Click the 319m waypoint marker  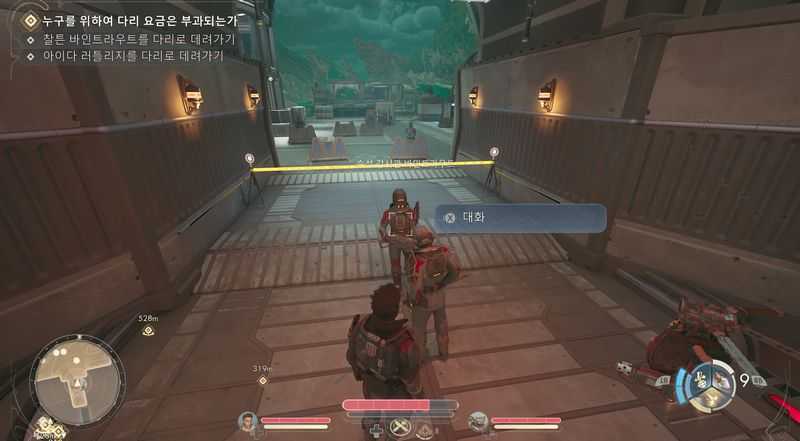(263, 380)
